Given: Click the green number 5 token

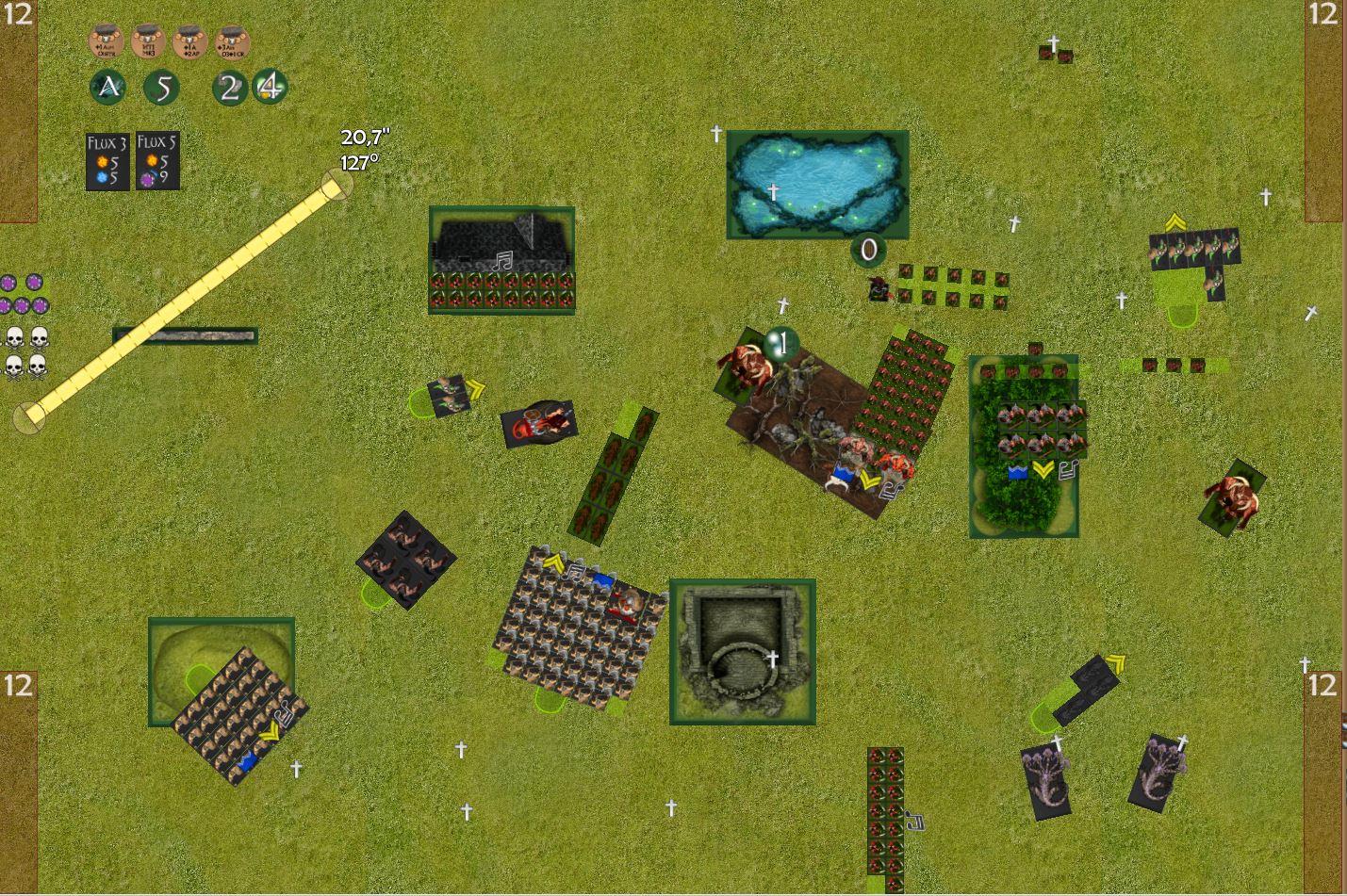Looking at the screenshot, I should tap(162, 88).
